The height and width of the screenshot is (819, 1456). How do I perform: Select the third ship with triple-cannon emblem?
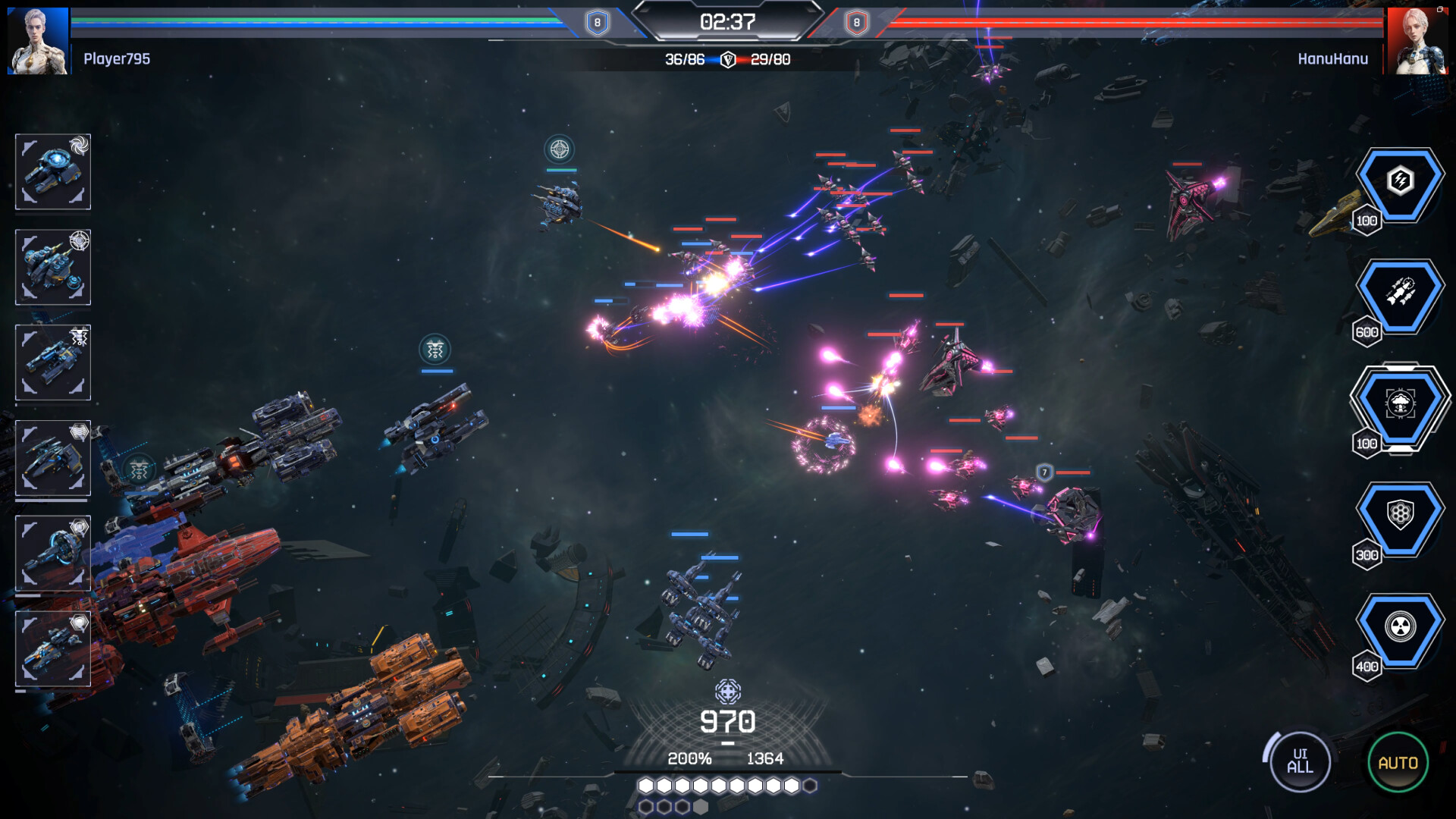(x=52, y=362)
